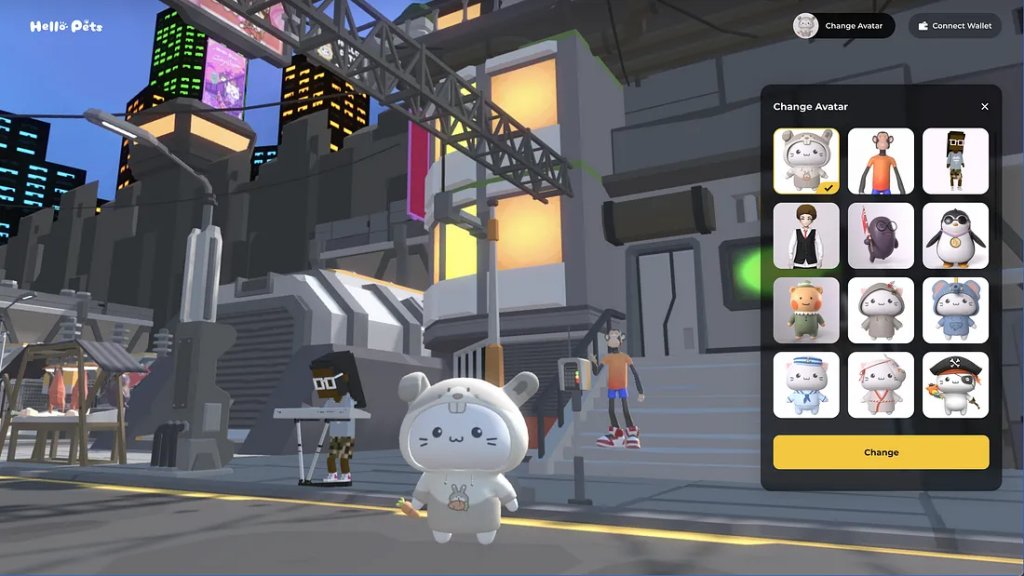The image size is (1024, 576).
Task: Select the sailor cat avatar
Action: (x=806, y=385)
